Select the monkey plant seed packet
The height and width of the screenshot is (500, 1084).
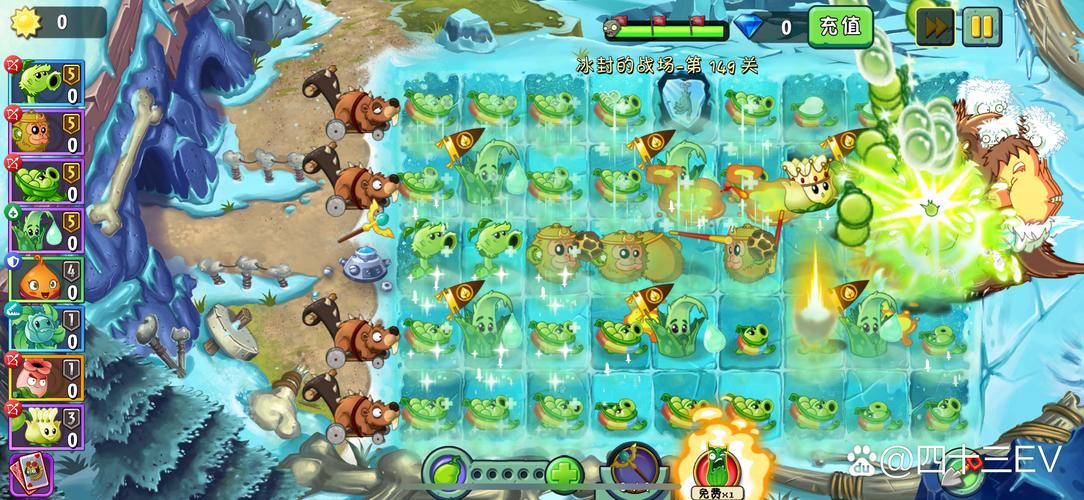point(46,131)
